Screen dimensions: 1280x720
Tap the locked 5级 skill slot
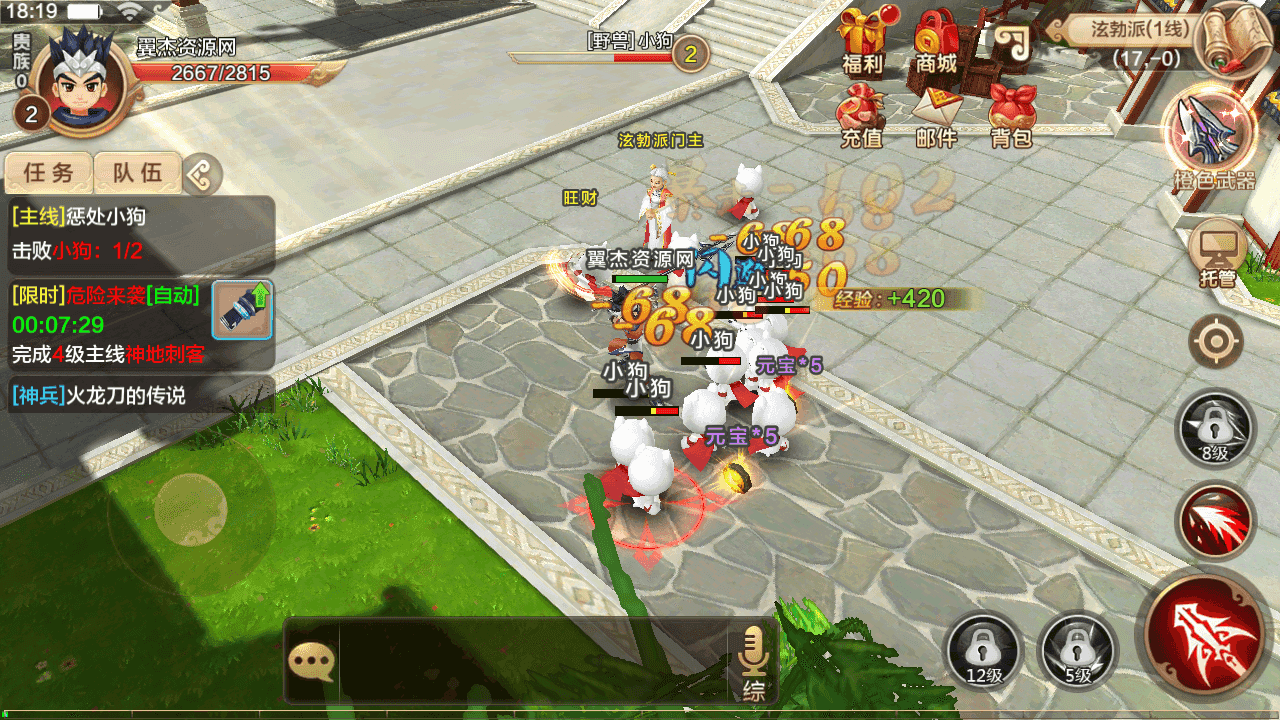[1077, 650]
